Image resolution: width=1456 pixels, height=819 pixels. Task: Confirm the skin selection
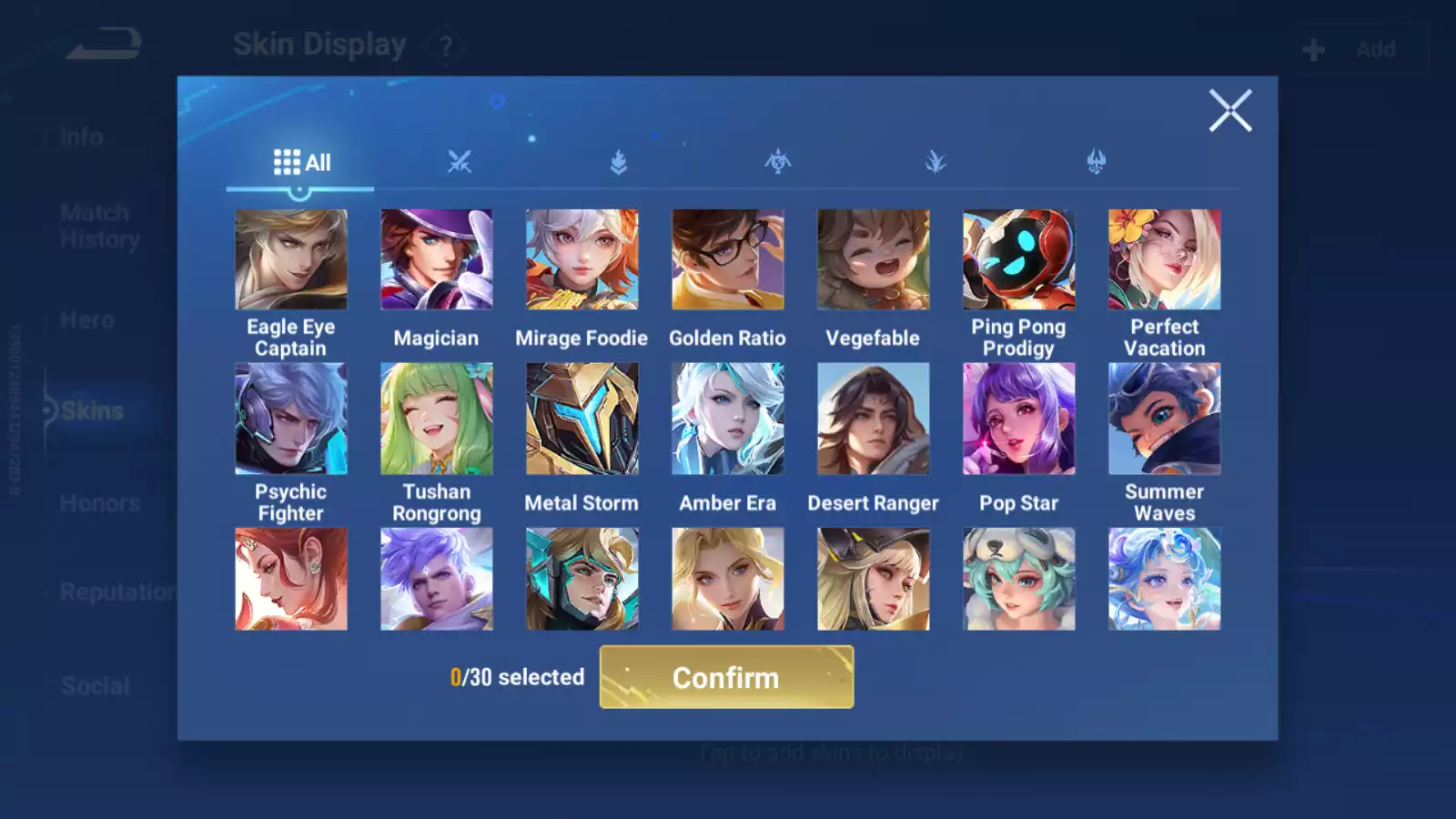click(726, 677)
